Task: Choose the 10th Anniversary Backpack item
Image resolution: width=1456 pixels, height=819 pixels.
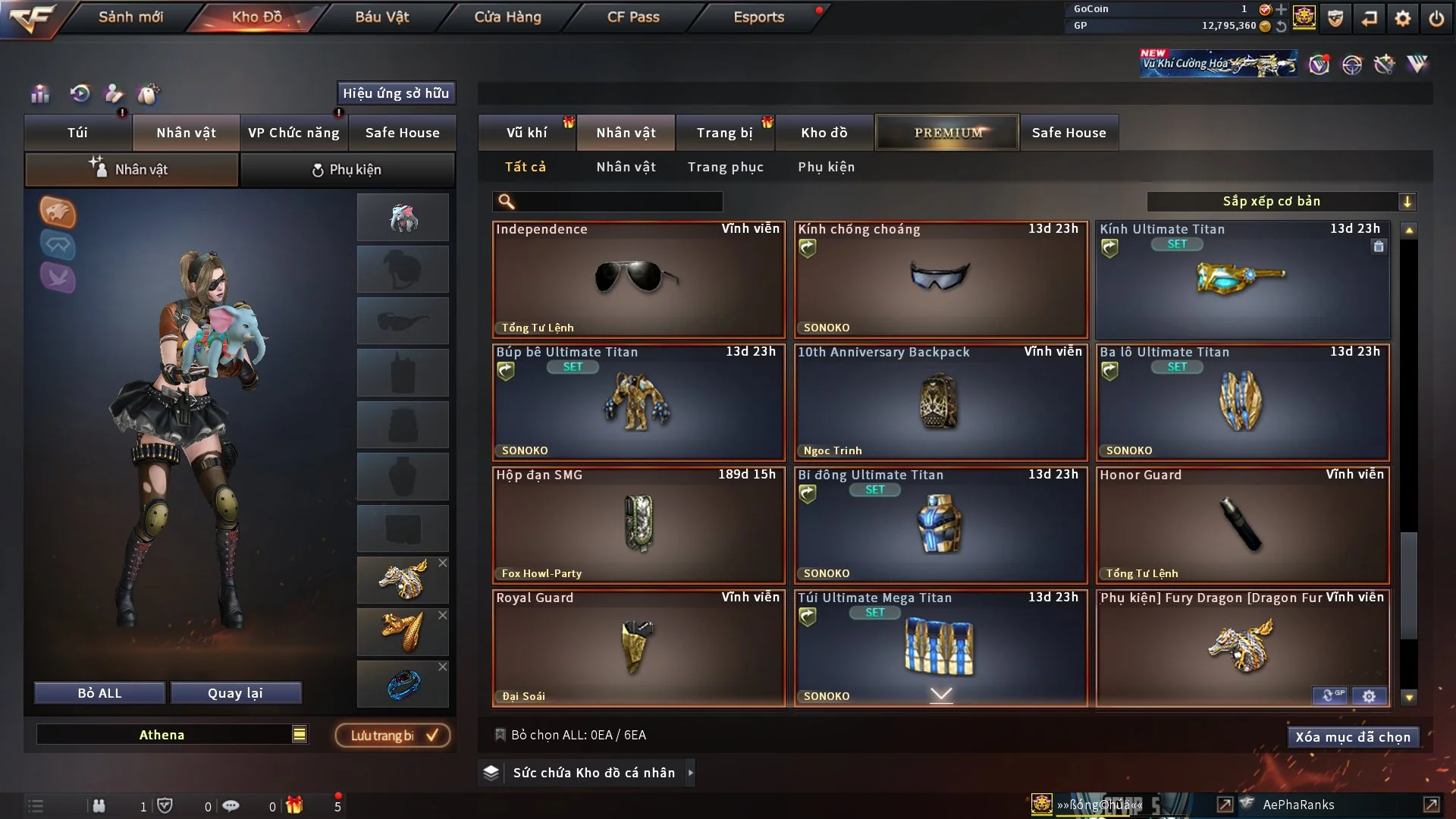Action: click(940, 402)
